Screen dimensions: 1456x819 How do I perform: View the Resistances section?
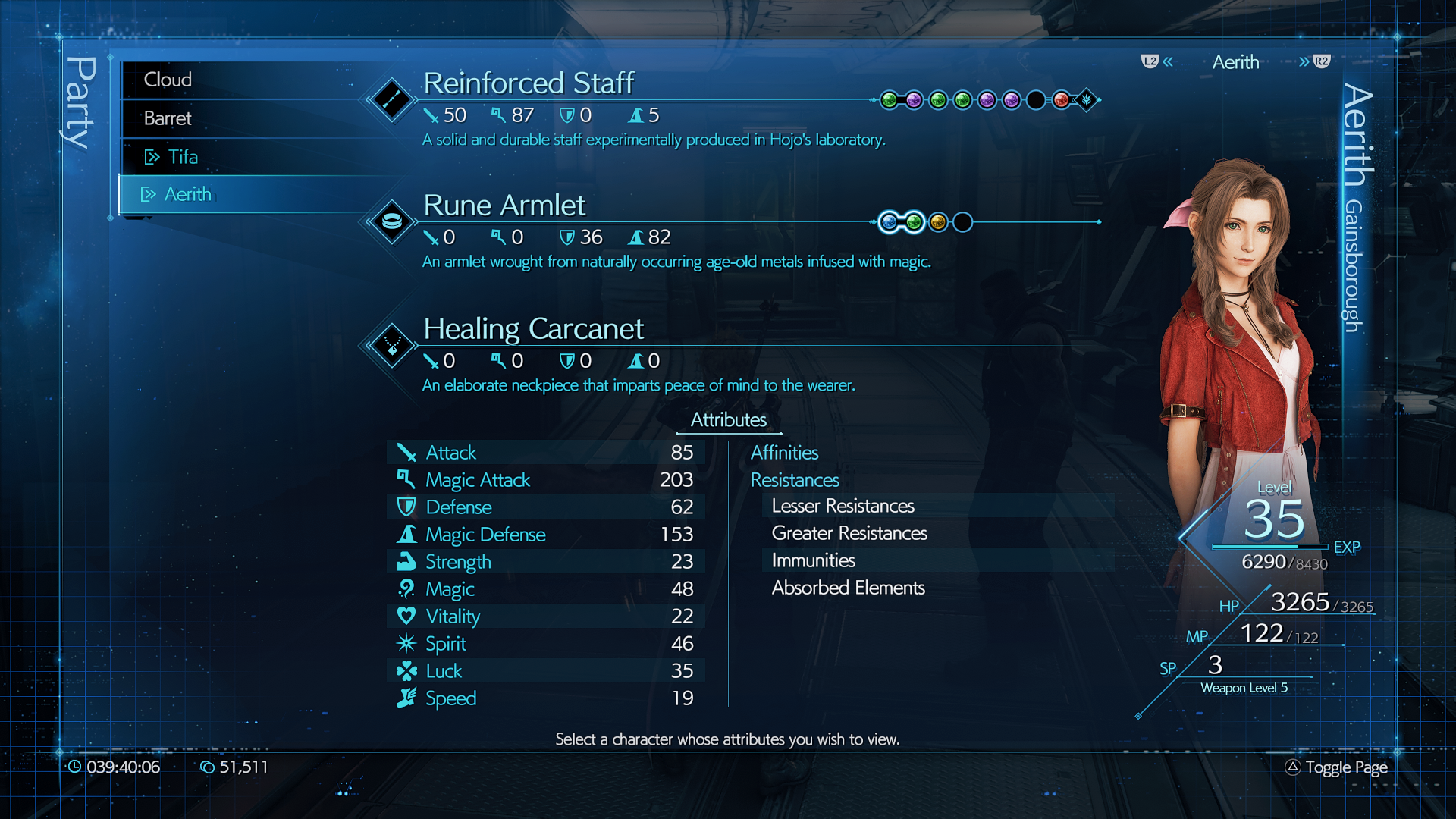[795, 480]
